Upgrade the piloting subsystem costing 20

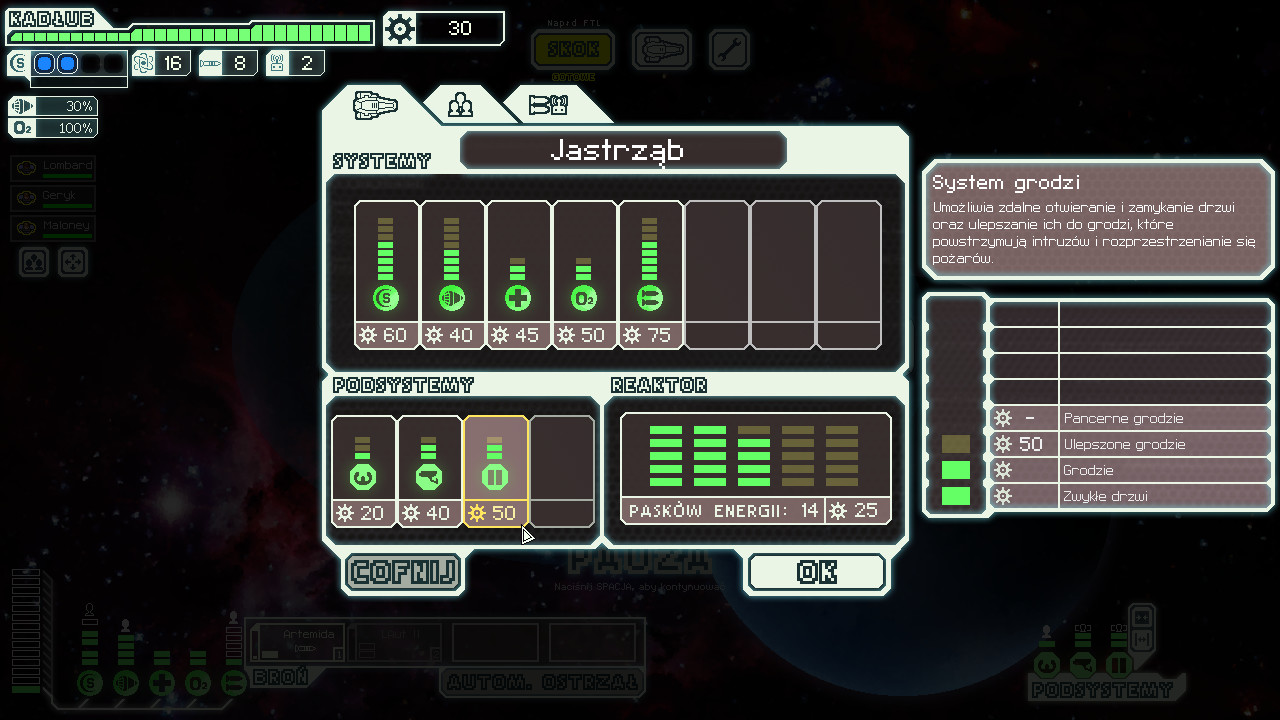(x=363, y=470)
